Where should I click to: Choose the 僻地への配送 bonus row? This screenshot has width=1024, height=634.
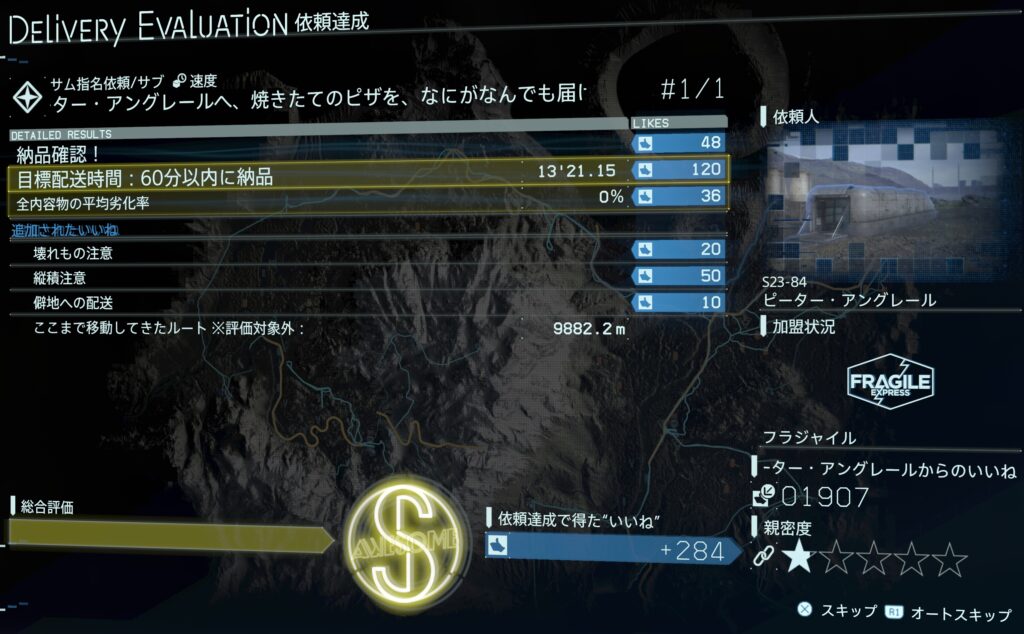[x=368, y=302]
